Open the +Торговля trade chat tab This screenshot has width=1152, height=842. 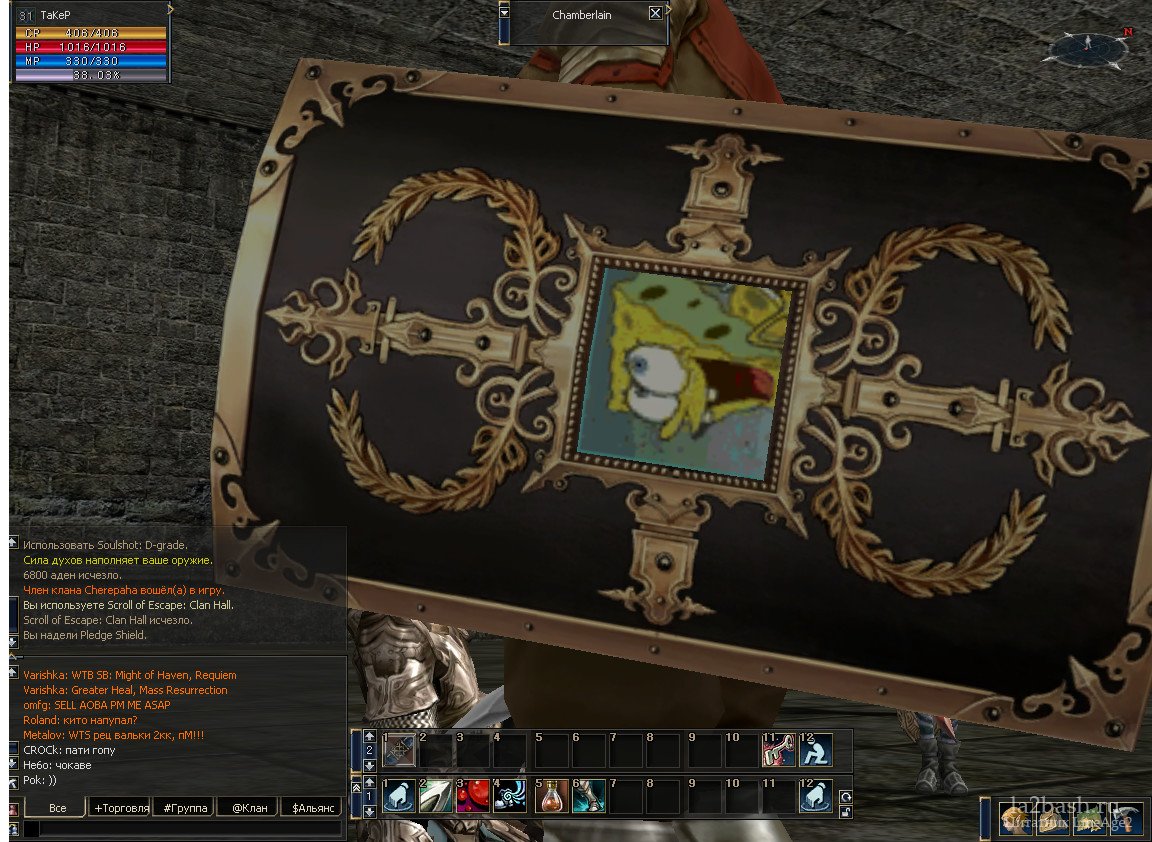point(121,807)
